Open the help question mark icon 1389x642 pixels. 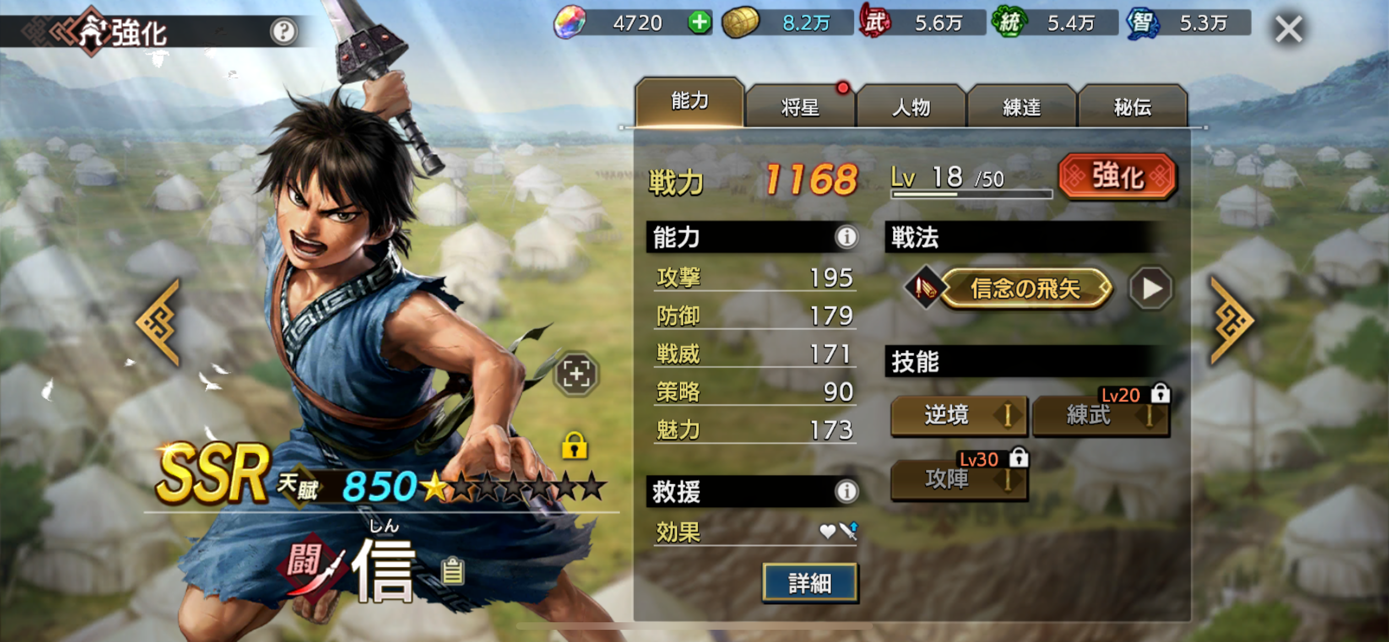283,31
